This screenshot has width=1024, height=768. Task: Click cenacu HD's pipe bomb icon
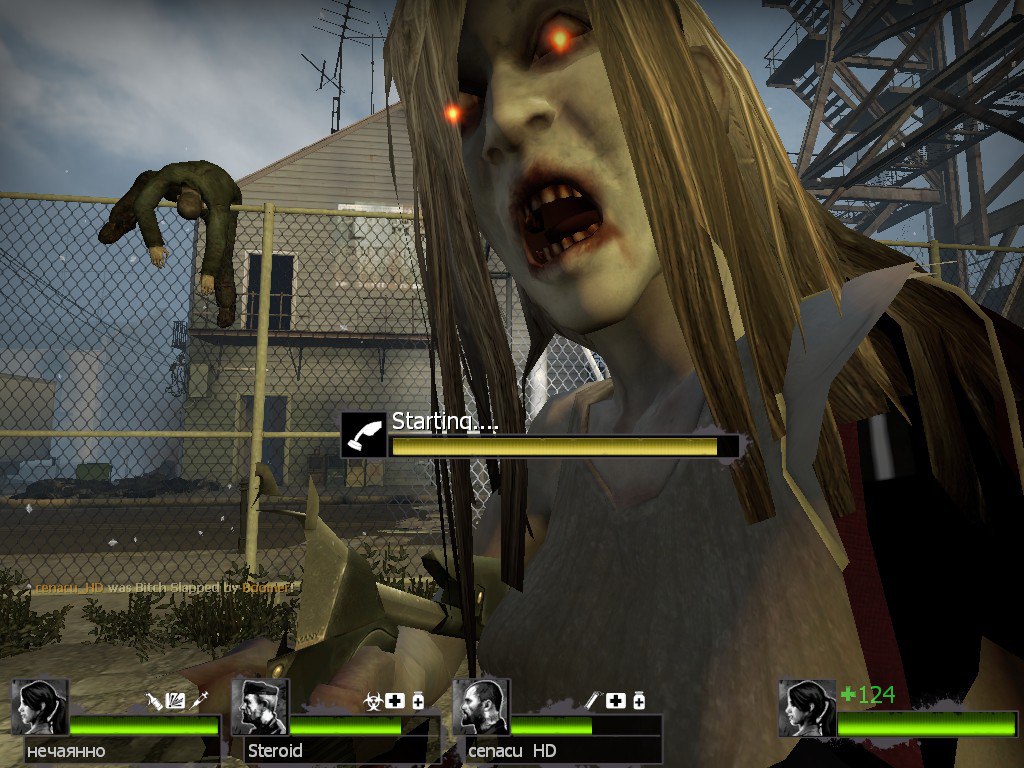tap(594, 701)
